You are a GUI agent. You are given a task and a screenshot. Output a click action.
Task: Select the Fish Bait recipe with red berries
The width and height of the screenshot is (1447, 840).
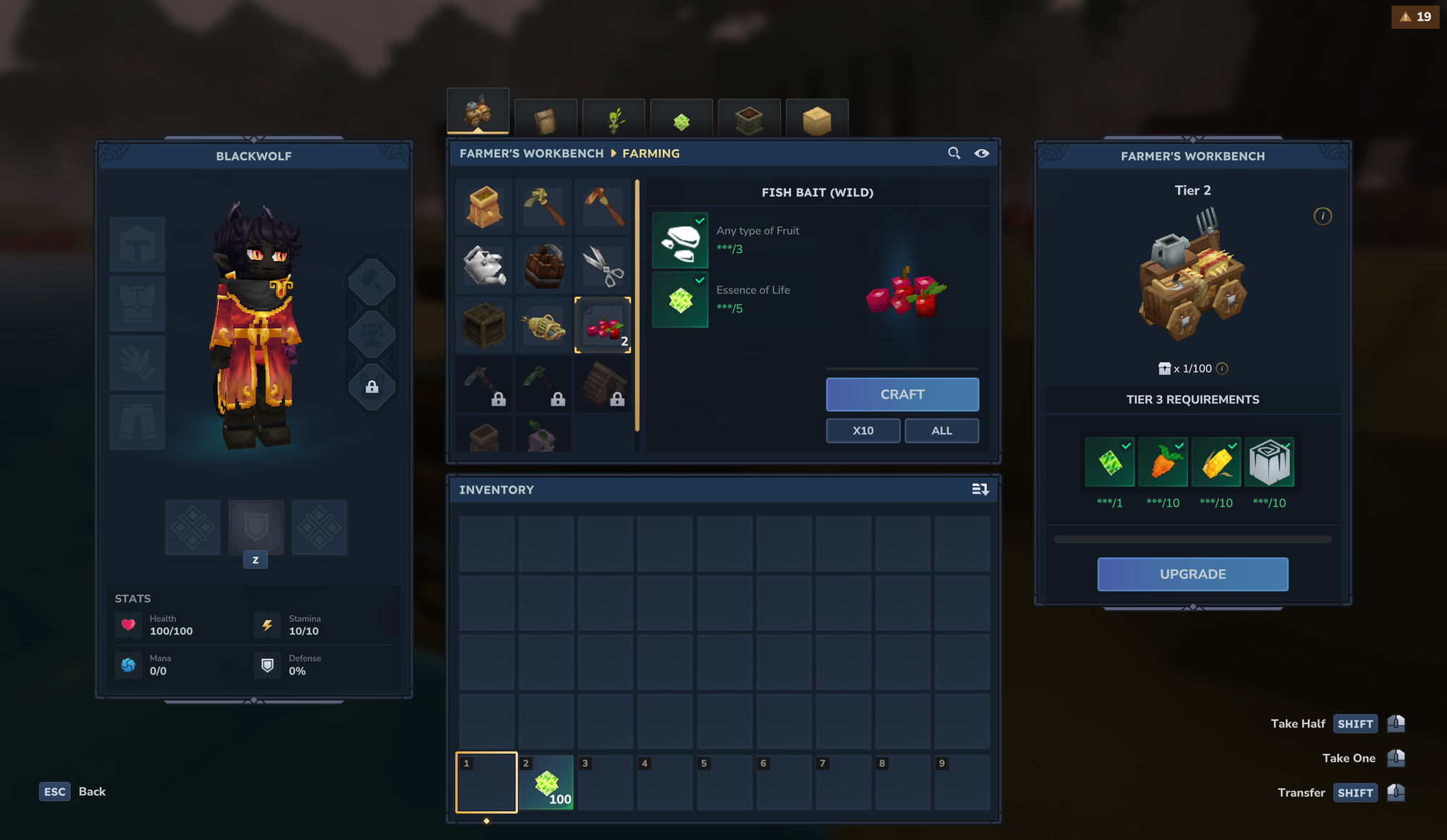pyautogui.click(x=603, y=326)
